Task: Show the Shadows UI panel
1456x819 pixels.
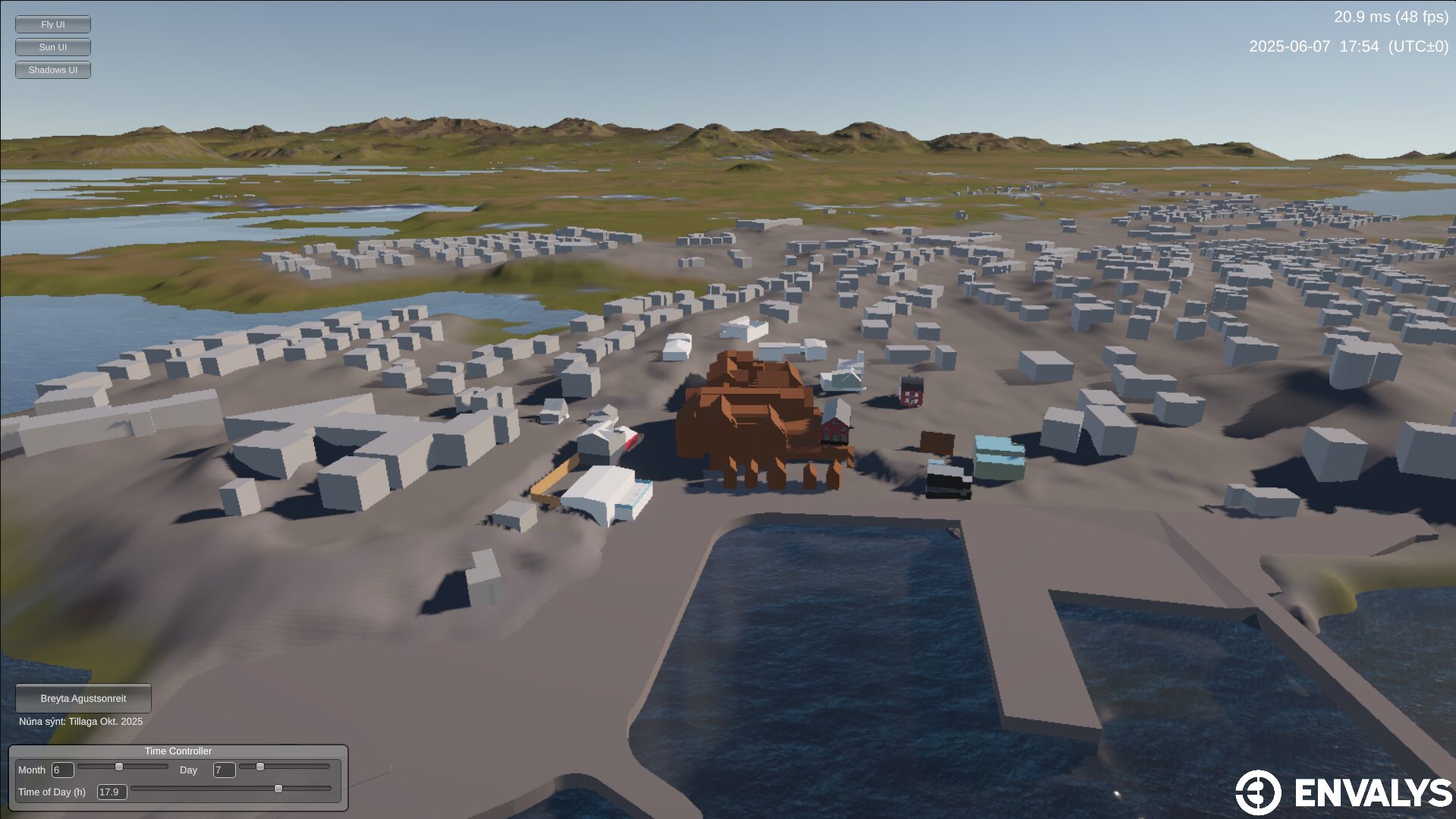Action: (x=53, y=70)
